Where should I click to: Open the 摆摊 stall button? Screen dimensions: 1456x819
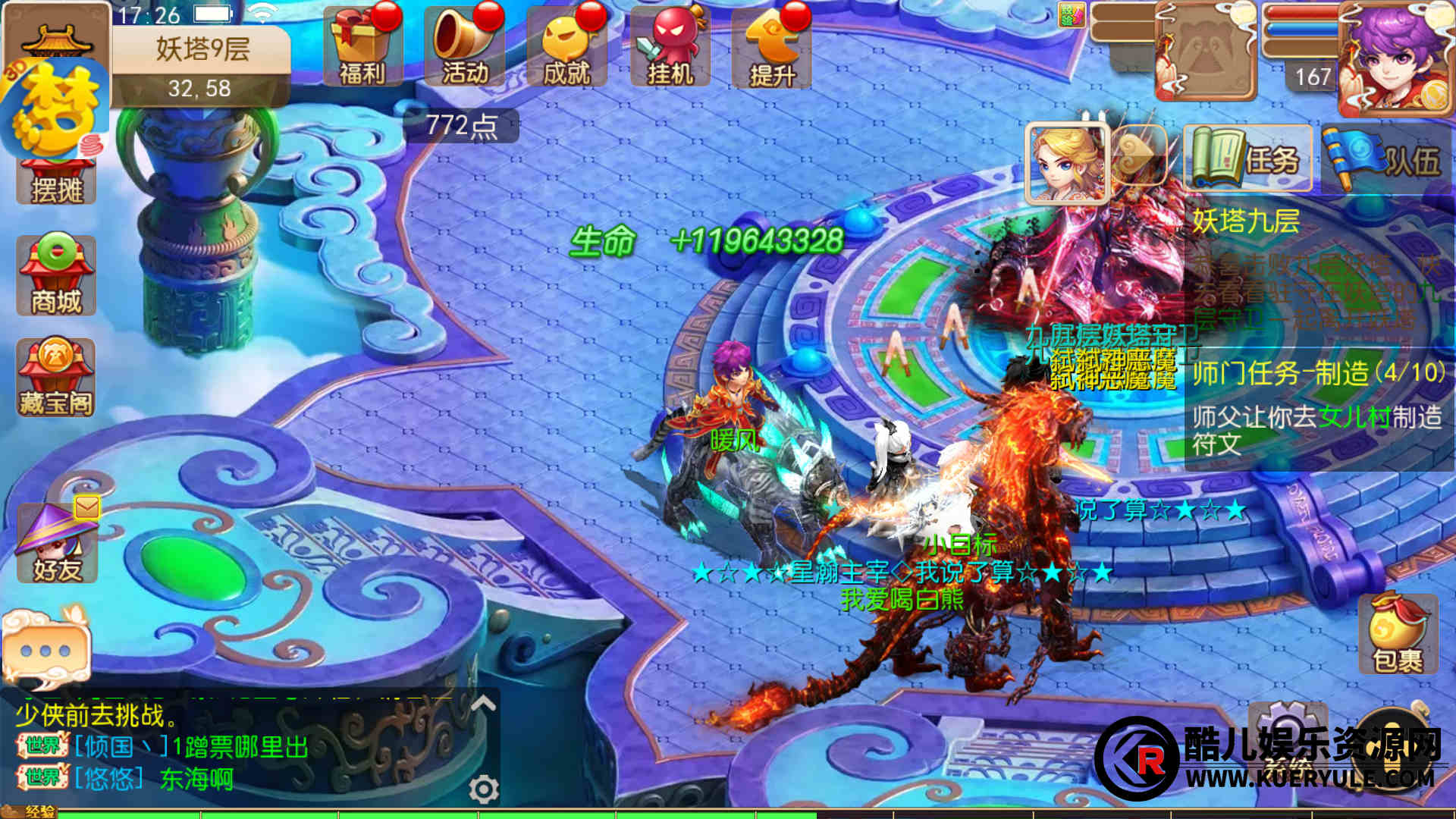point(56,180)
